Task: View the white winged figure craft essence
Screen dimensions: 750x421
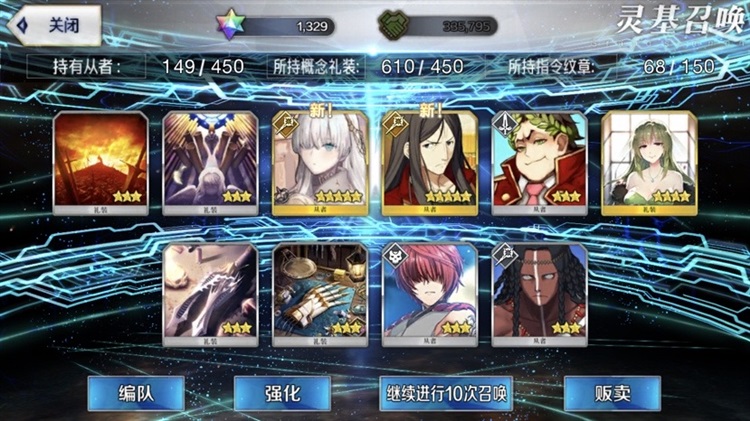Action: 207,161
